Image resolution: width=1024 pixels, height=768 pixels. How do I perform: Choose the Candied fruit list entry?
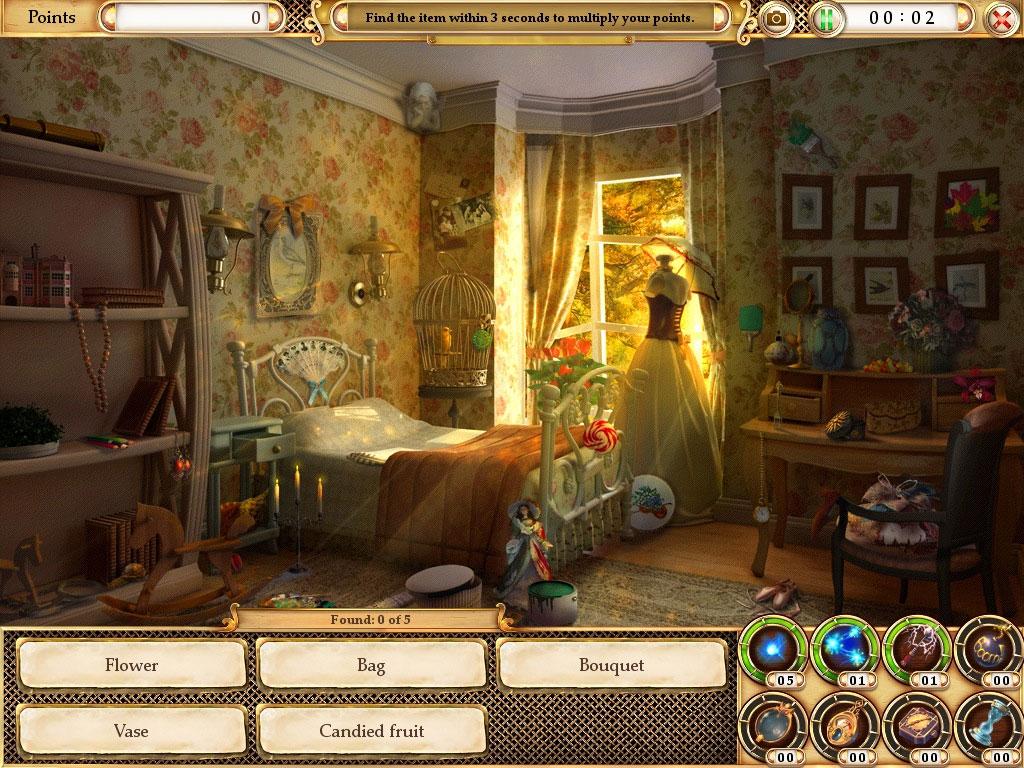click(x=371, y=731)
